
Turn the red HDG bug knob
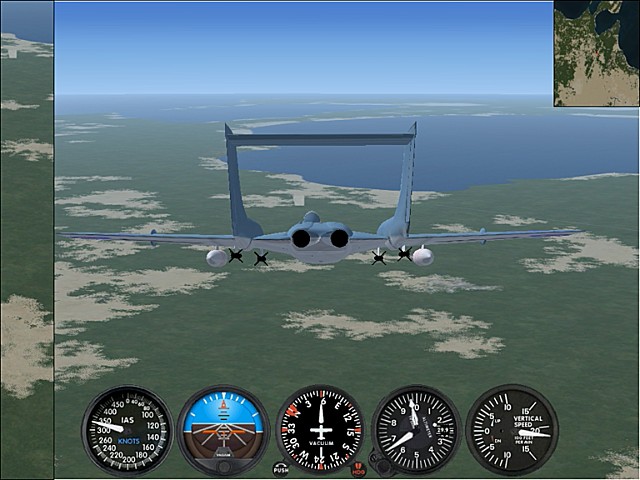359,468
